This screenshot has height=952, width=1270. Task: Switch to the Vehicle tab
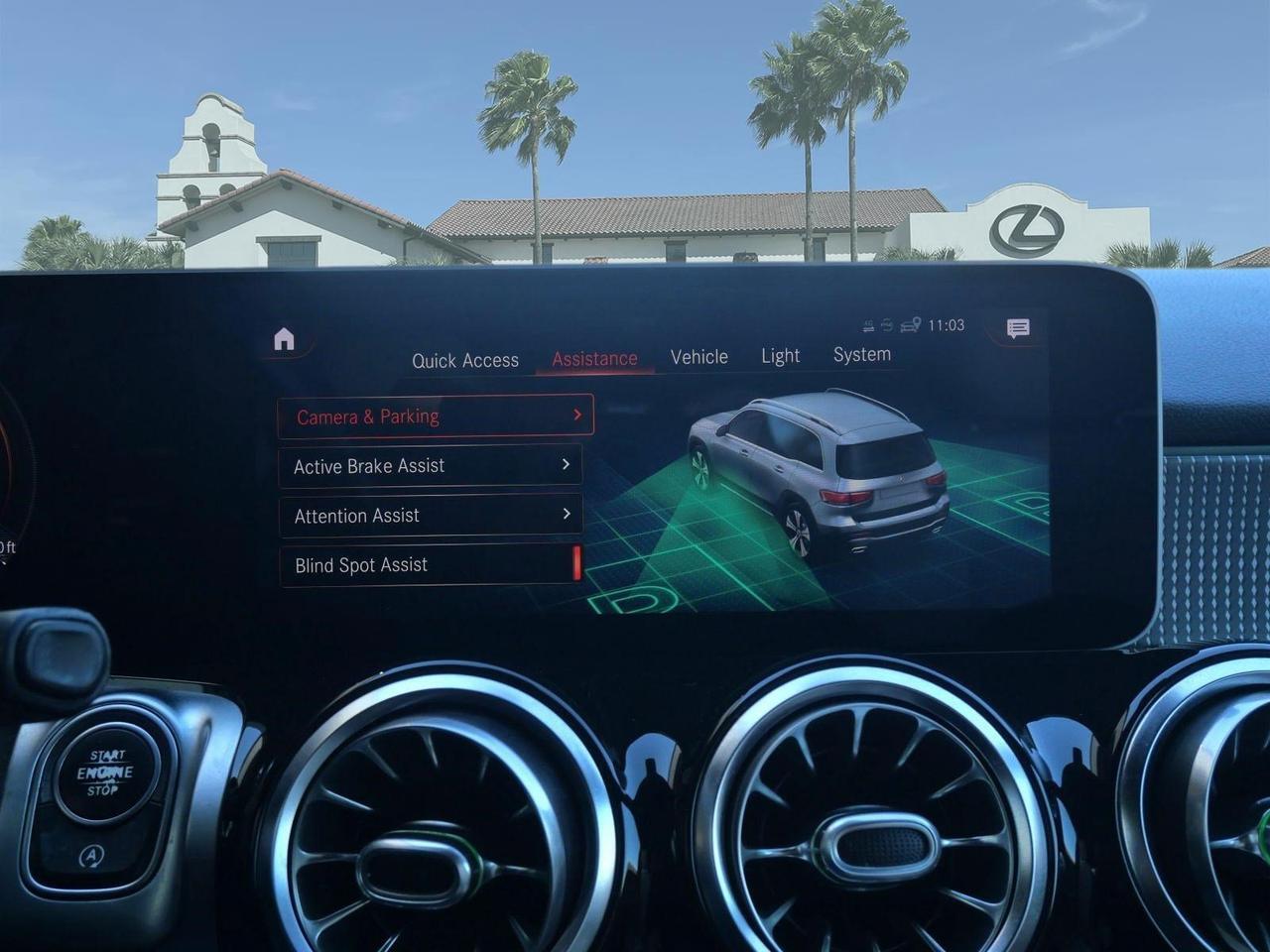(x=699, y=356)
